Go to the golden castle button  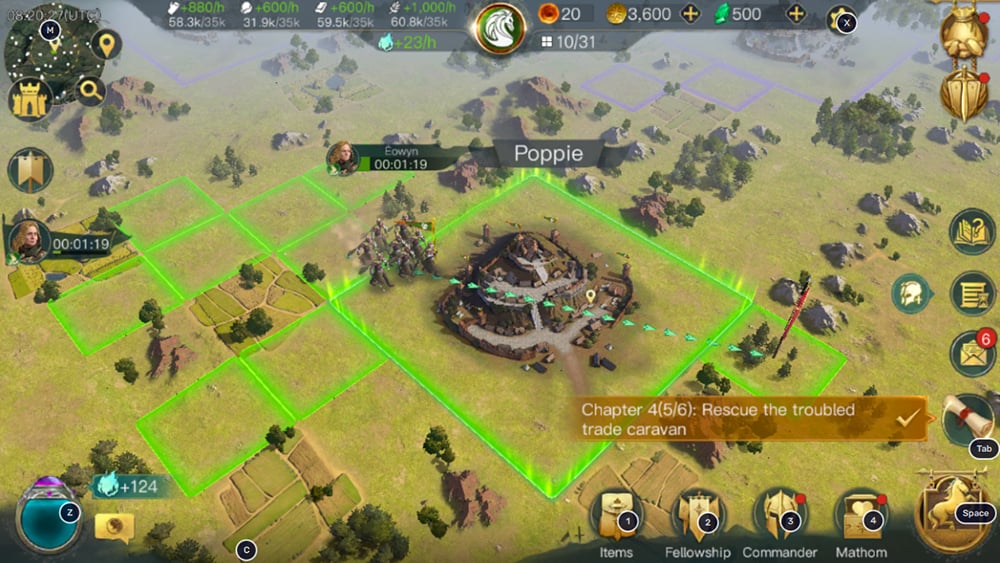tap(30, 98)
